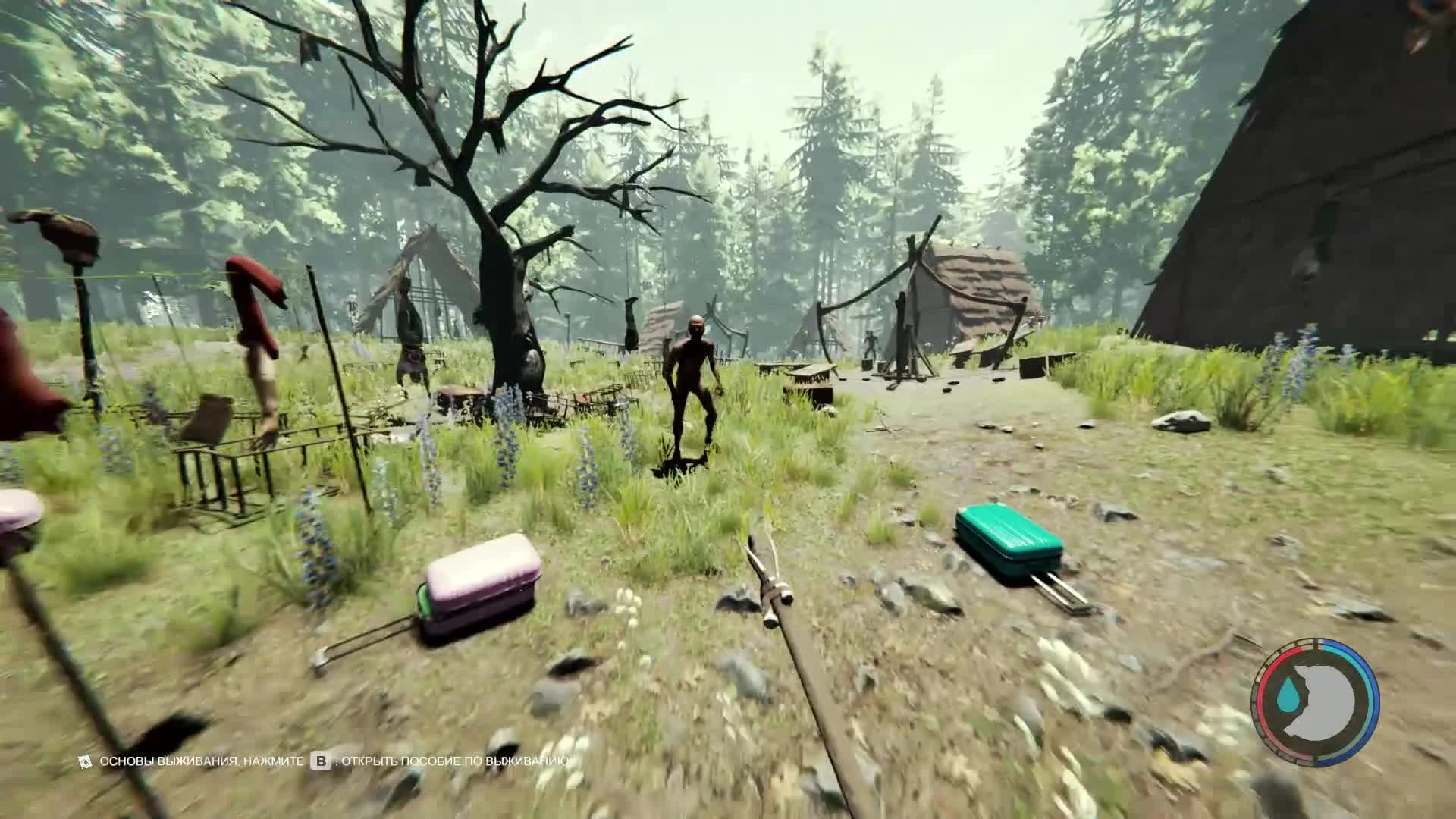Click ОТКРЫТЬ ПОСОБИЕ ПО ВЫЖИВАНИЮ hint text
The image size is (1456, 819).
[455, 761]
